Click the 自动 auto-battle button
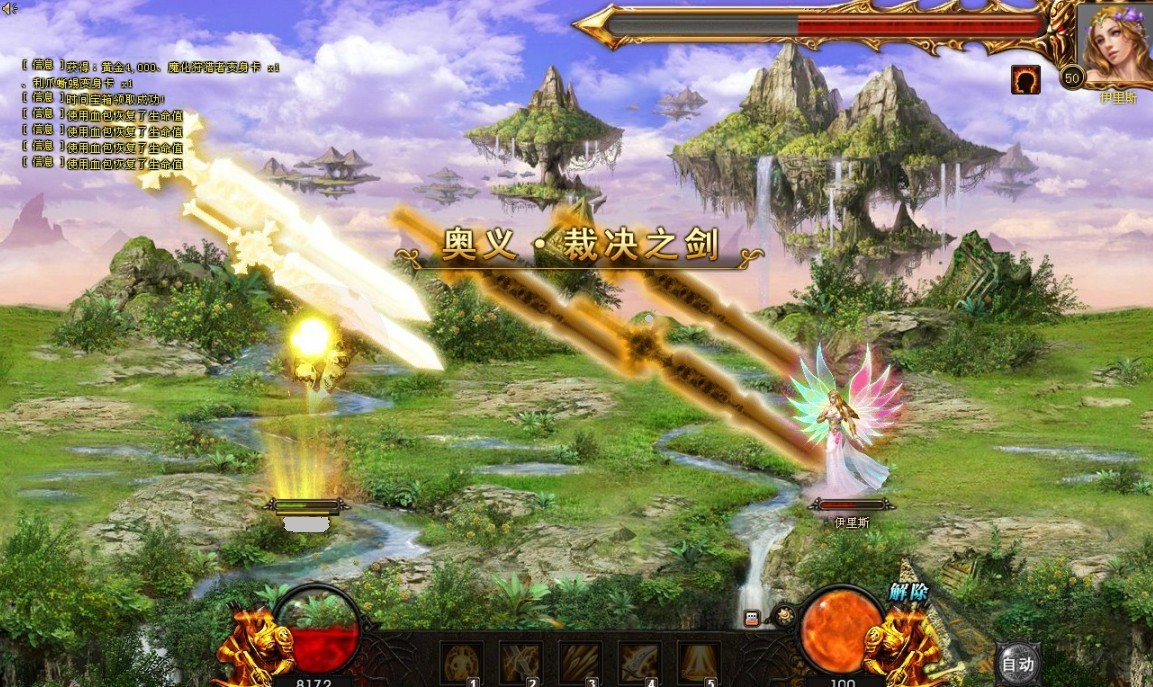The height and width of the screenshot is (687, 1153). [x=1018, y=663]
